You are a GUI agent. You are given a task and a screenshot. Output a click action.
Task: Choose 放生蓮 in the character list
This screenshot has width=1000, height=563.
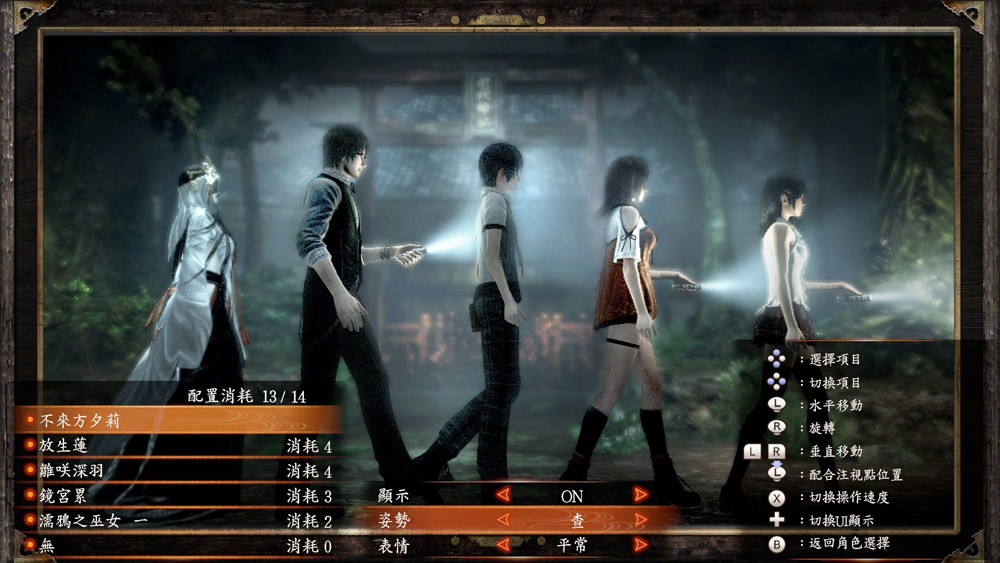tap(180, 446)
